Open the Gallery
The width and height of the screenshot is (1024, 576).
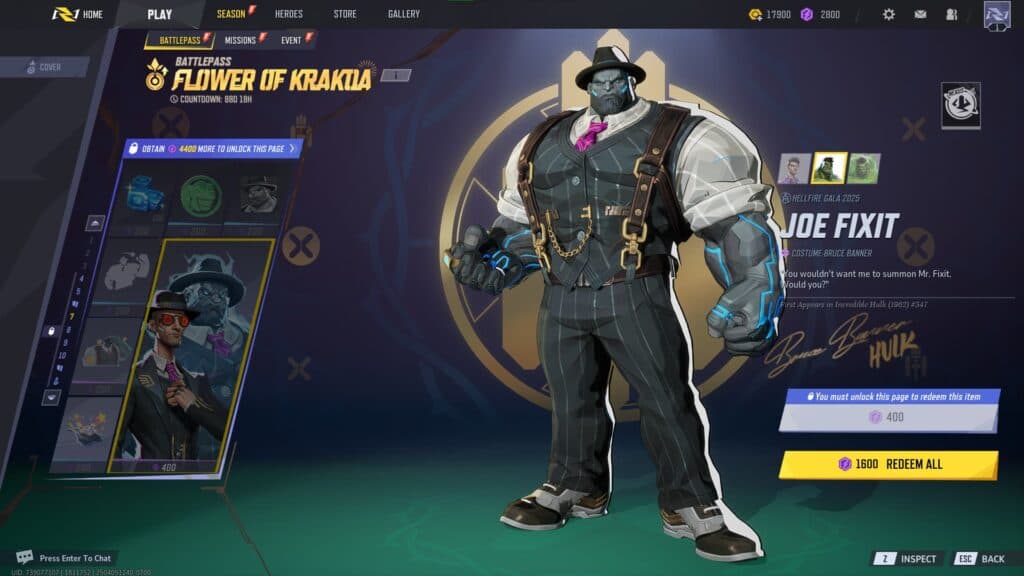[404, 14]
